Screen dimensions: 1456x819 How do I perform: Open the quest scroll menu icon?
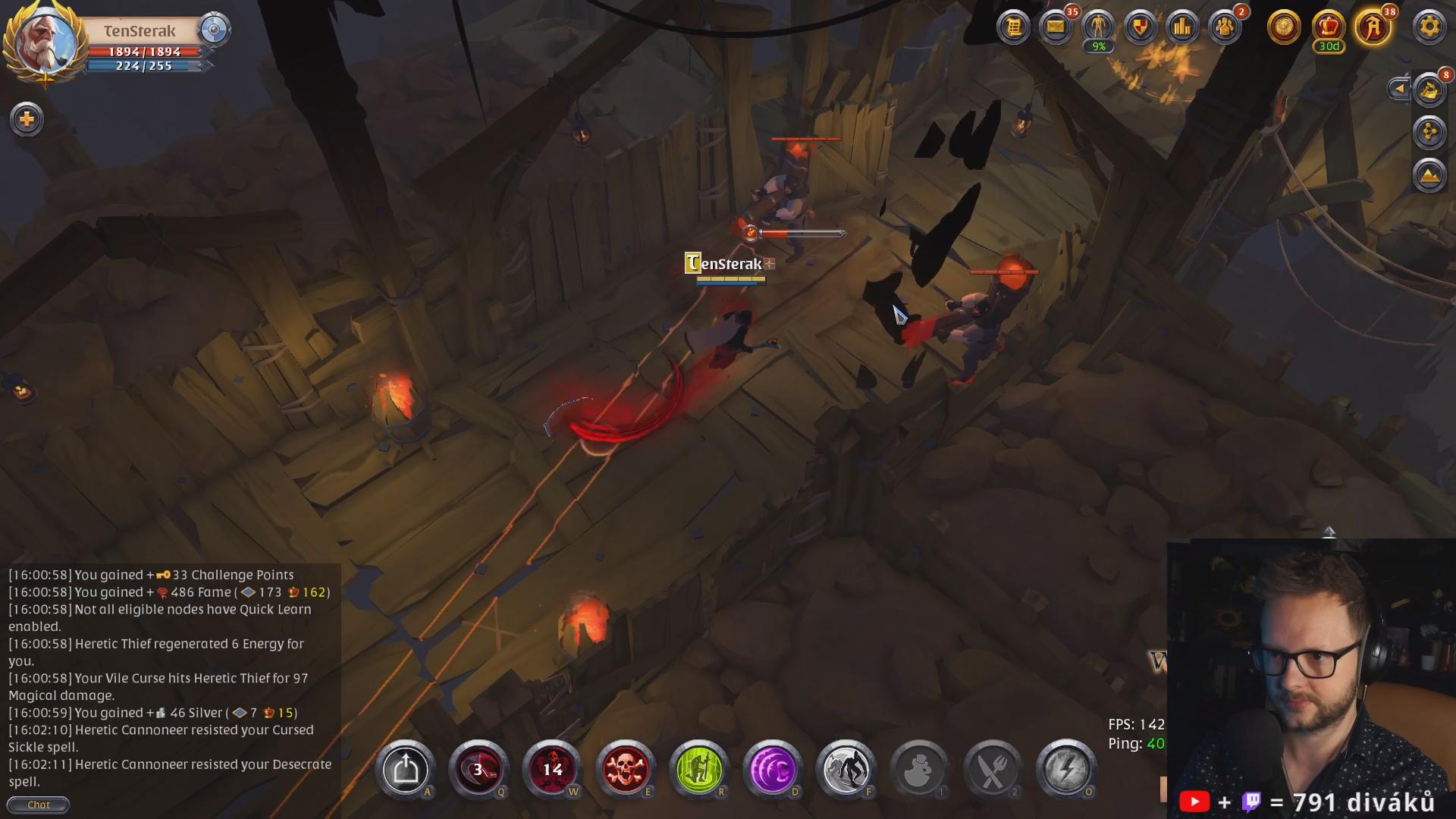coord(1013,28)
